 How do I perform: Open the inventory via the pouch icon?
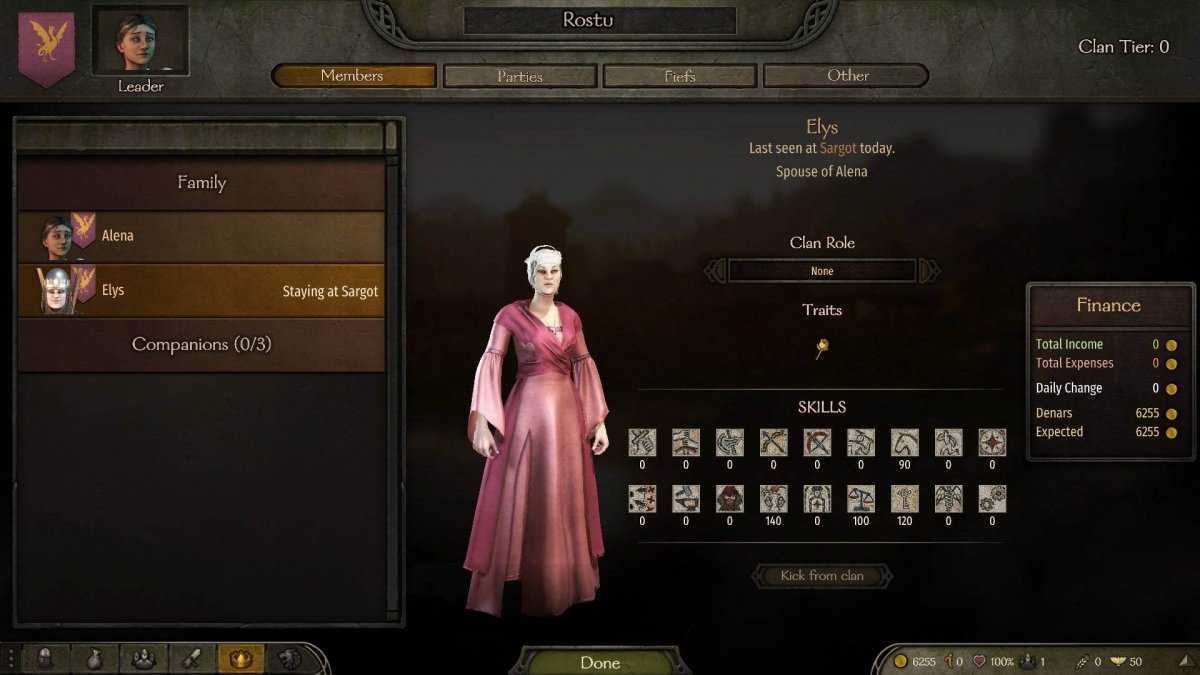pyautogui.click(x=93, y=658)
